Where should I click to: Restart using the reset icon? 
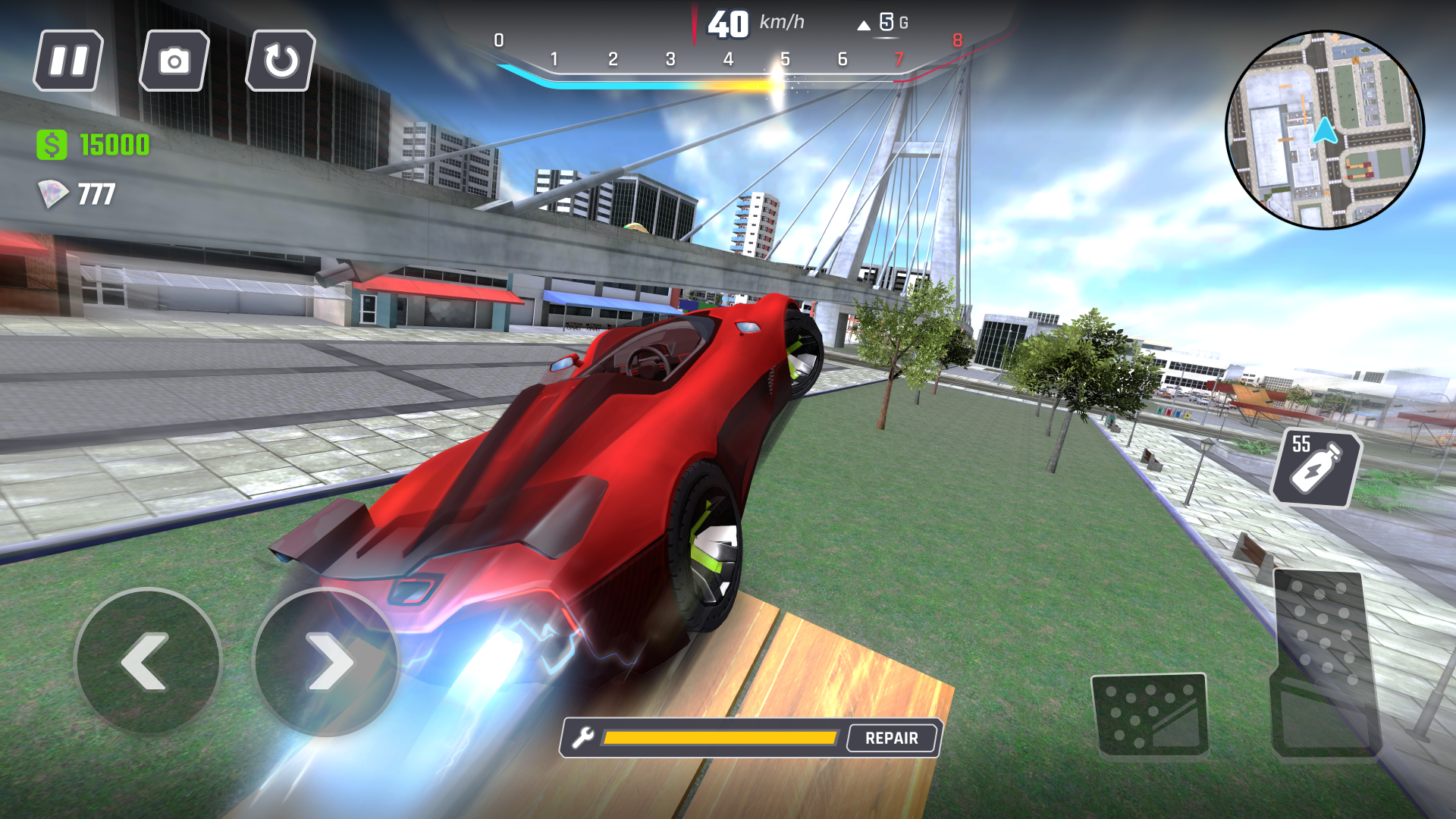[279, 61]
